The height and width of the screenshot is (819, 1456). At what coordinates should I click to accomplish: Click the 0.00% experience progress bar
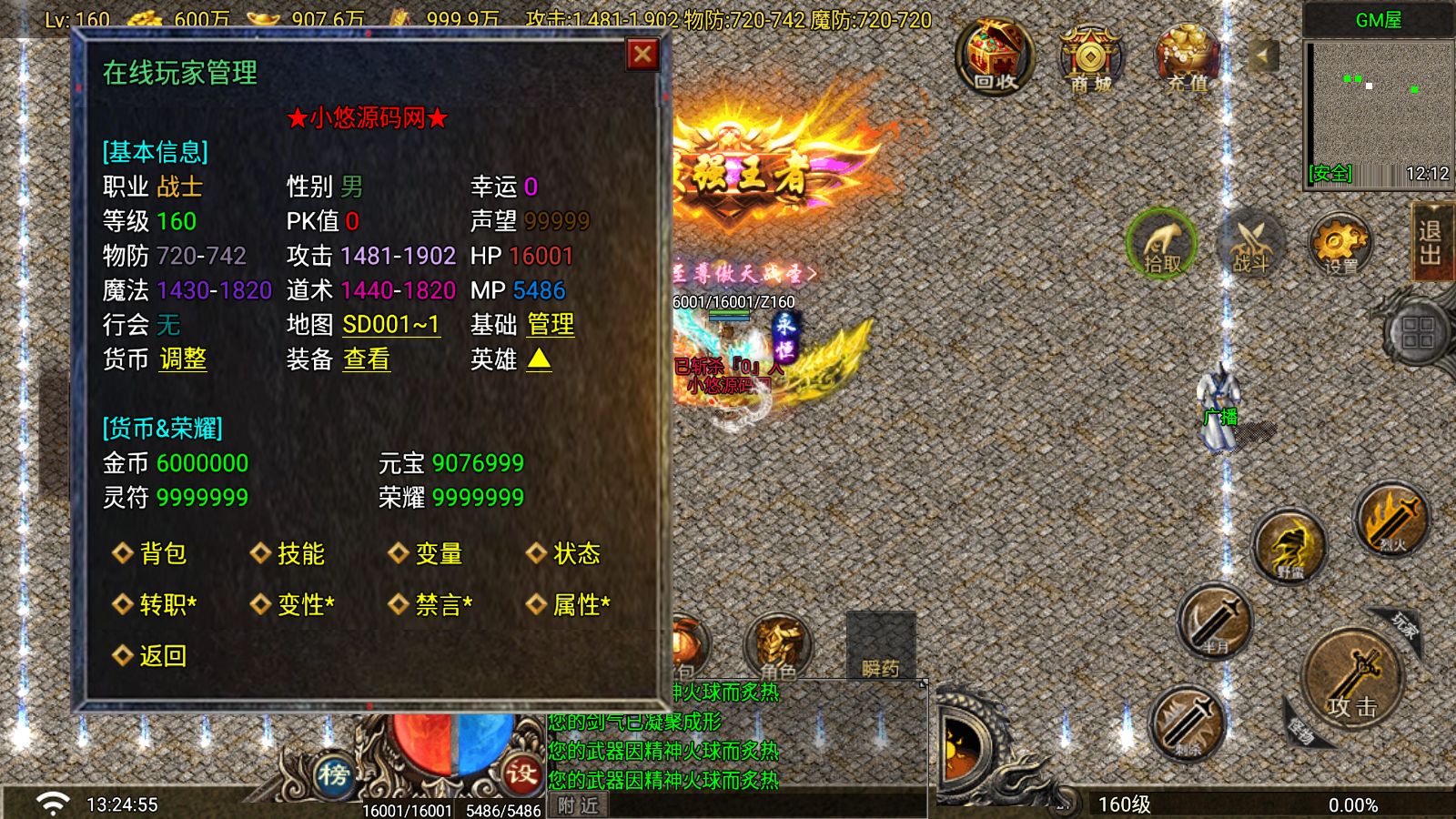pos(1353,804)
